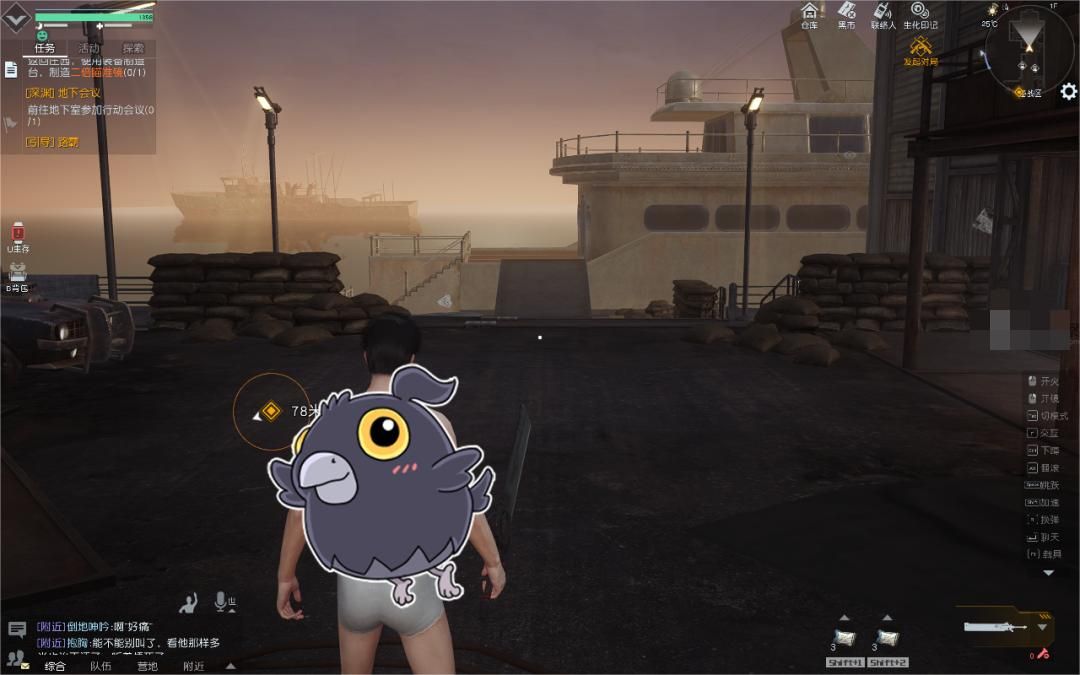The height and width of the screenshot is (675, 1080).
Task: Switch to the 探索 exploration tab
Action: click(x=133, y=48)
